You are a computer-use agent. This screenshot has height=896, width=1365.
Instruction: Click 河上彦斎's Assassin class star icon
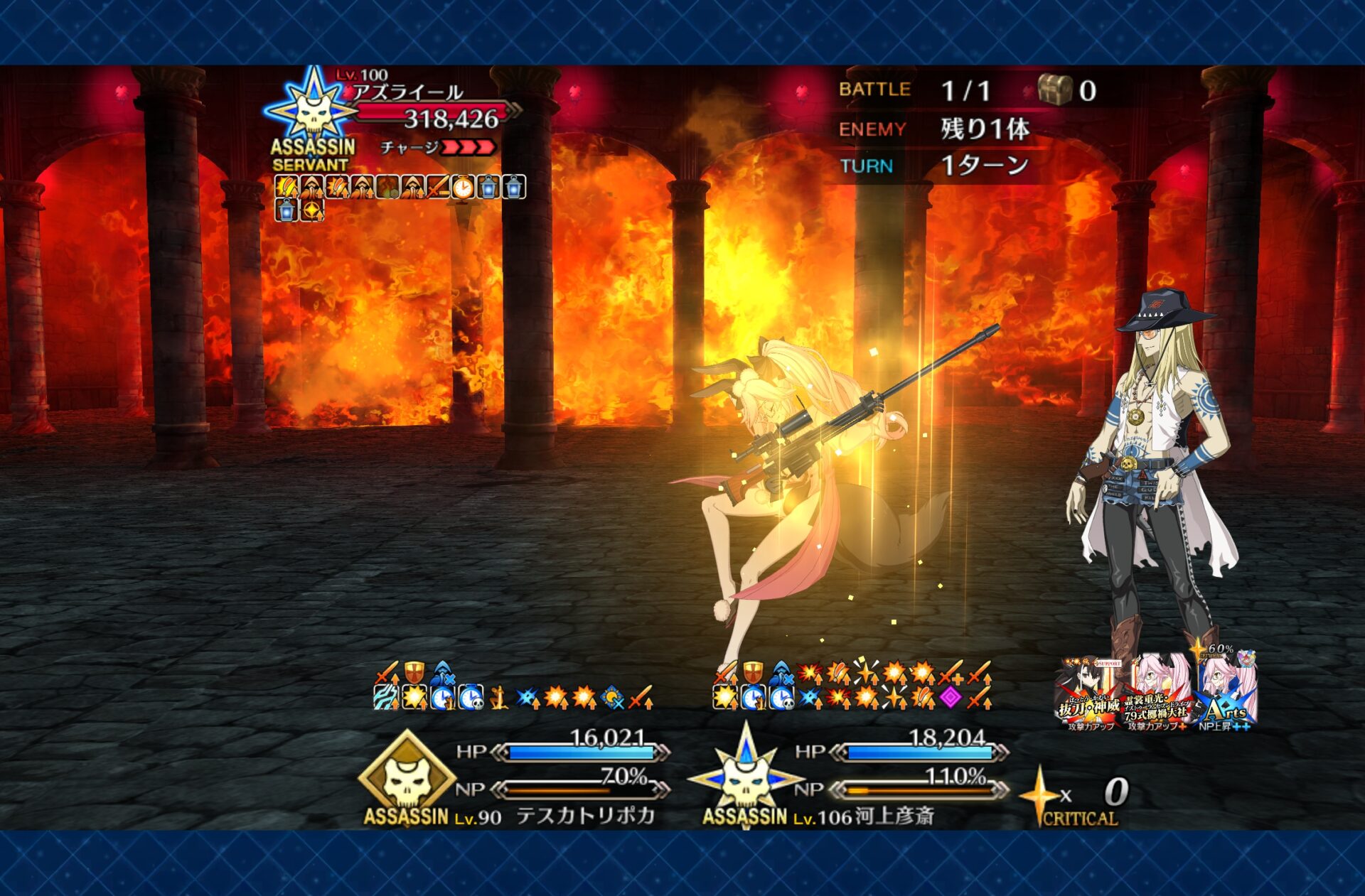point(745,778)
